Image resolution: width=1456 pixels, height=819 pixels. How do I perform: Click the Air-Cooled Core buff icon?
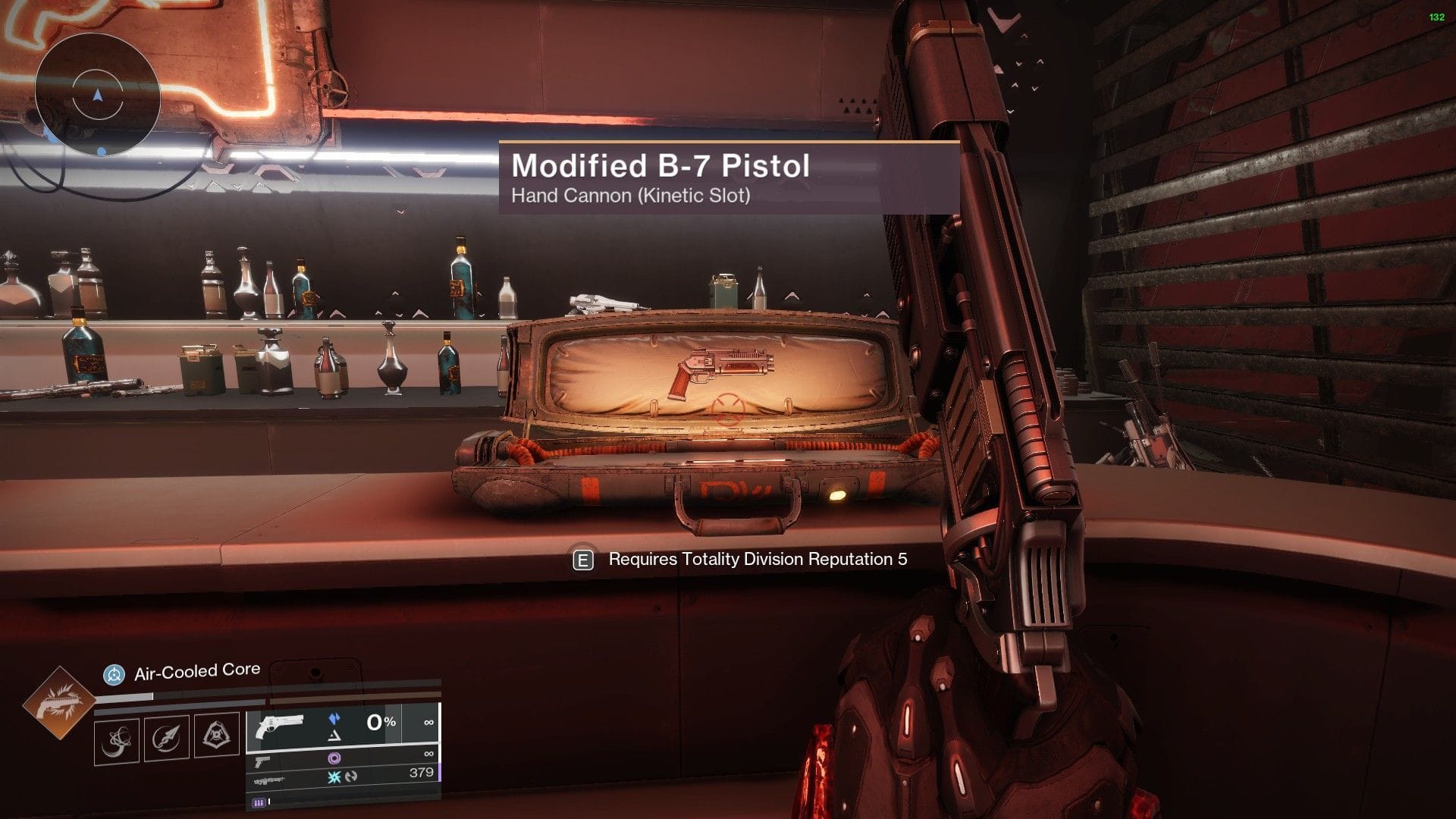[x=114, y=673]
